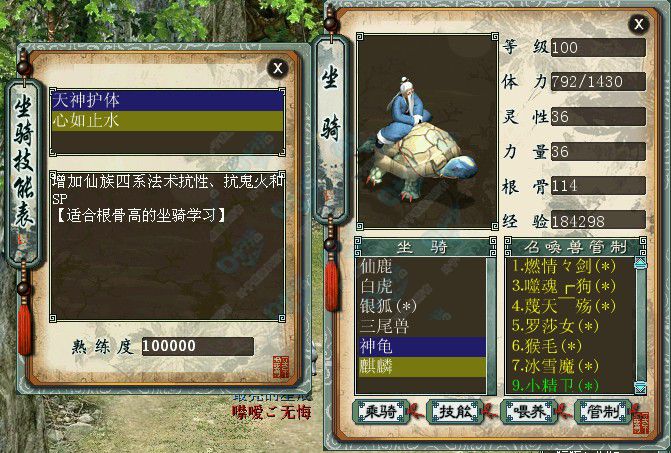Choose the 麒麟 mount
Viewport: 671px width, 453px height.
(421, 365)
